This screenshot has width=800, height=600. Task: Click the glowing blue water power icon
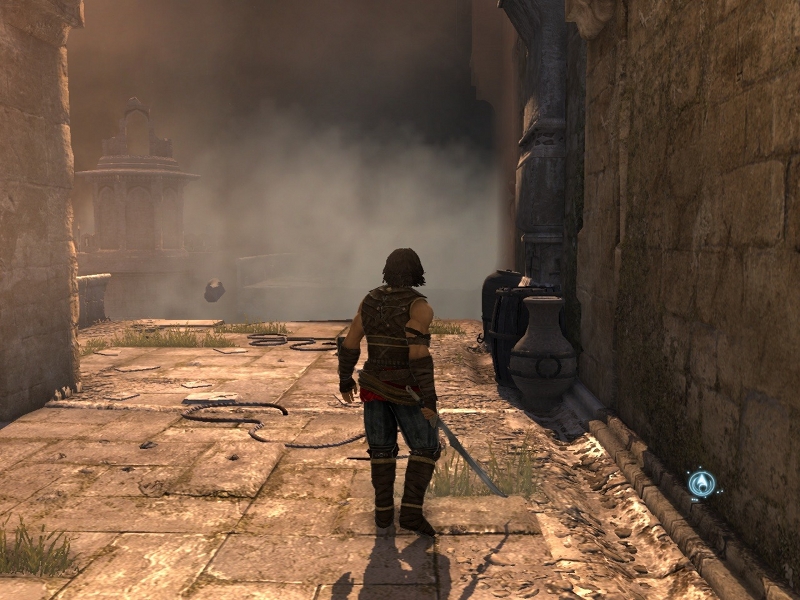pos(702,485)
